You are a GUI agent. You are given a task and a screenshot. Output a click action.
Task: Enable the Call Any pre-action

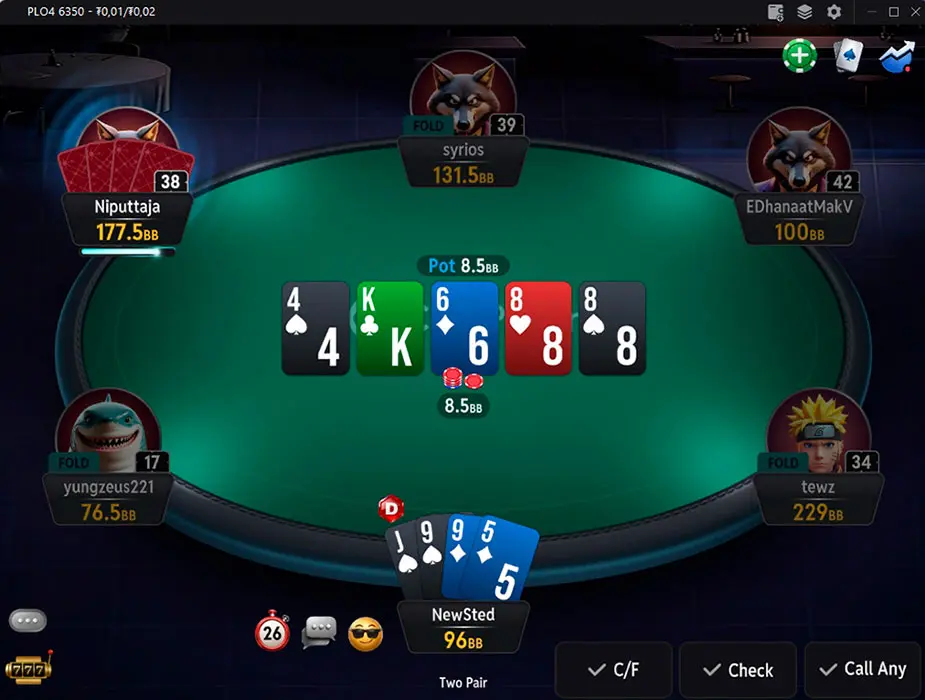point(862,669)
